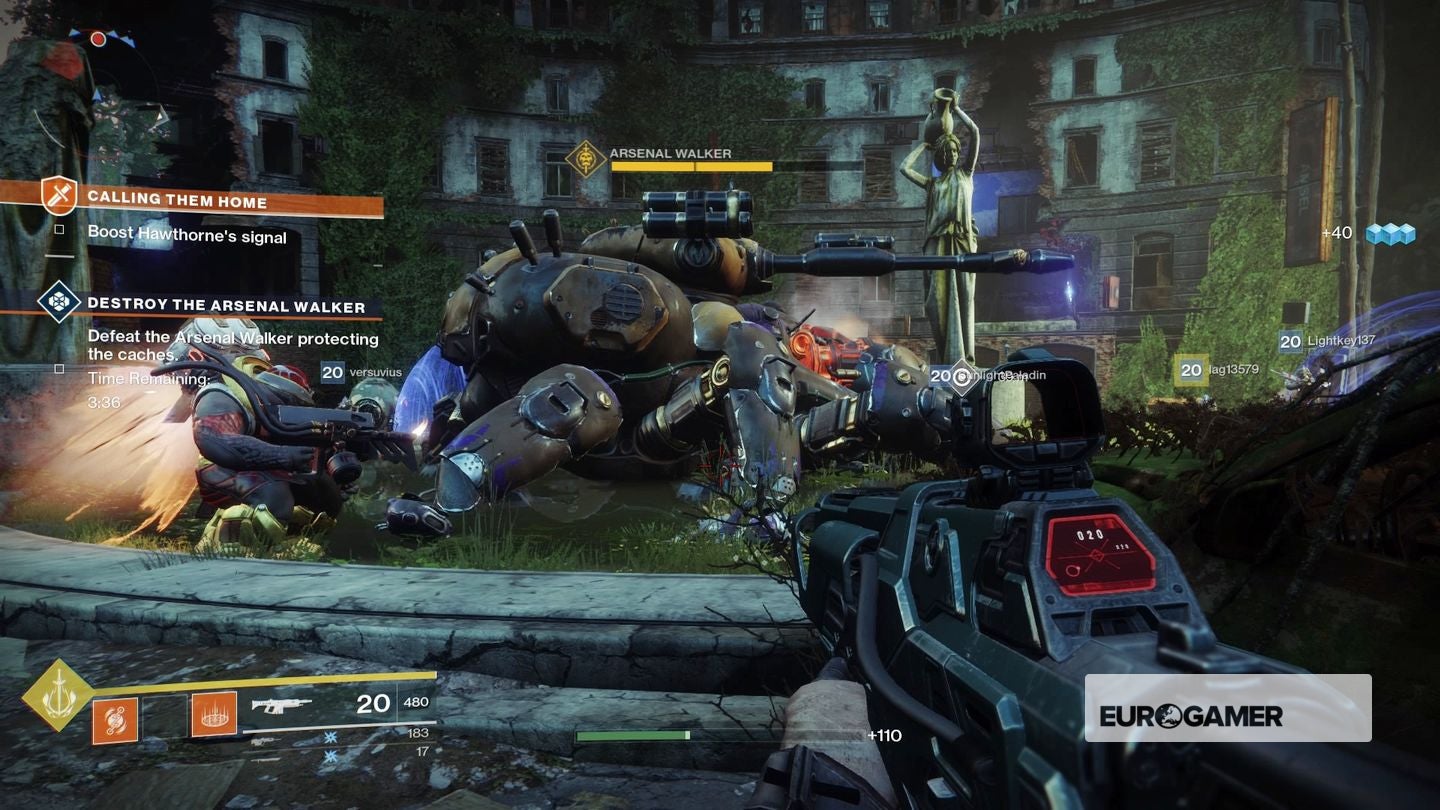Click the radar compass in the top left
1440x810 pixels.
tap(100, 60)
